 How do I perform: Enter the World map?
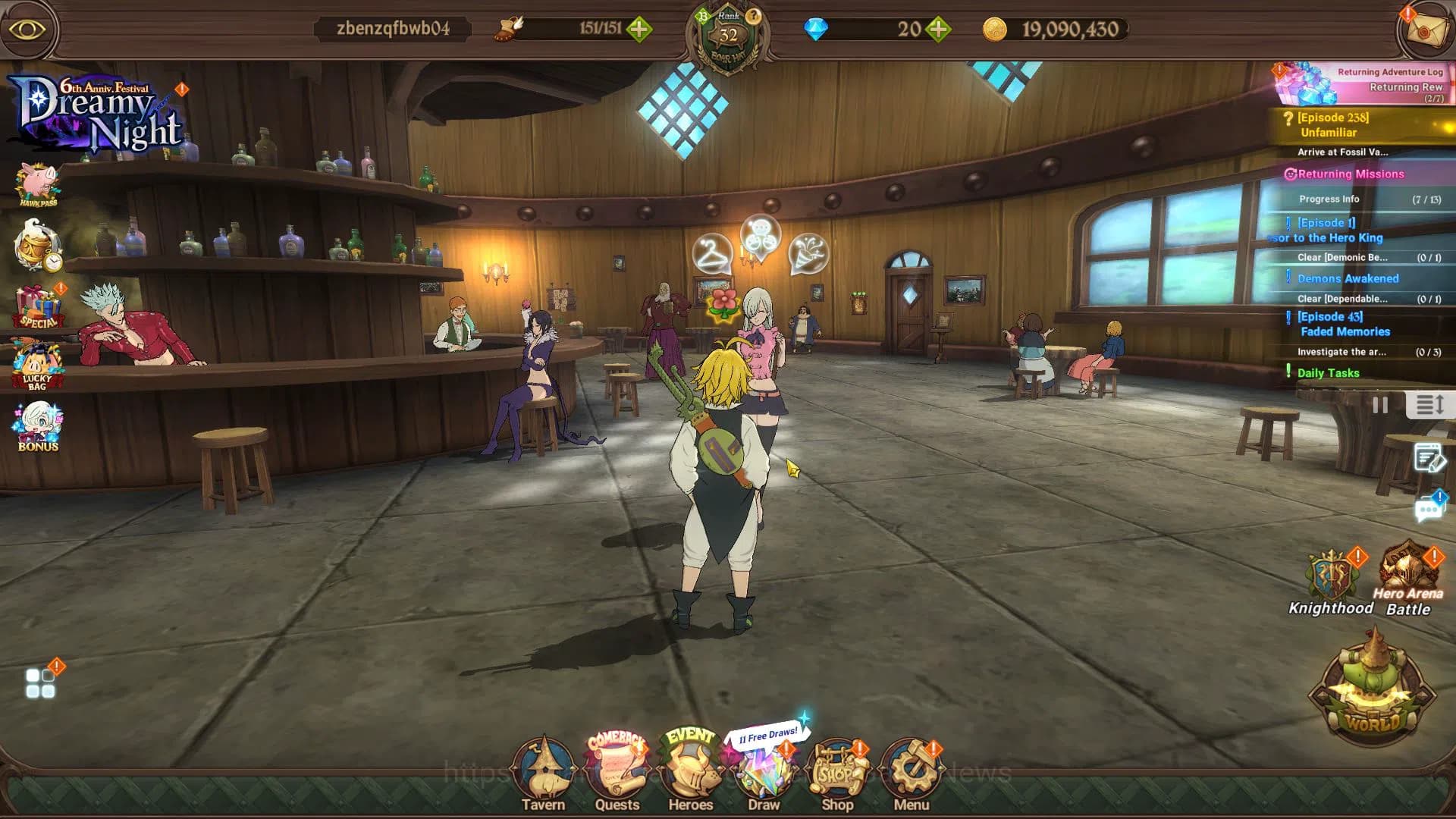(1372, 692)
